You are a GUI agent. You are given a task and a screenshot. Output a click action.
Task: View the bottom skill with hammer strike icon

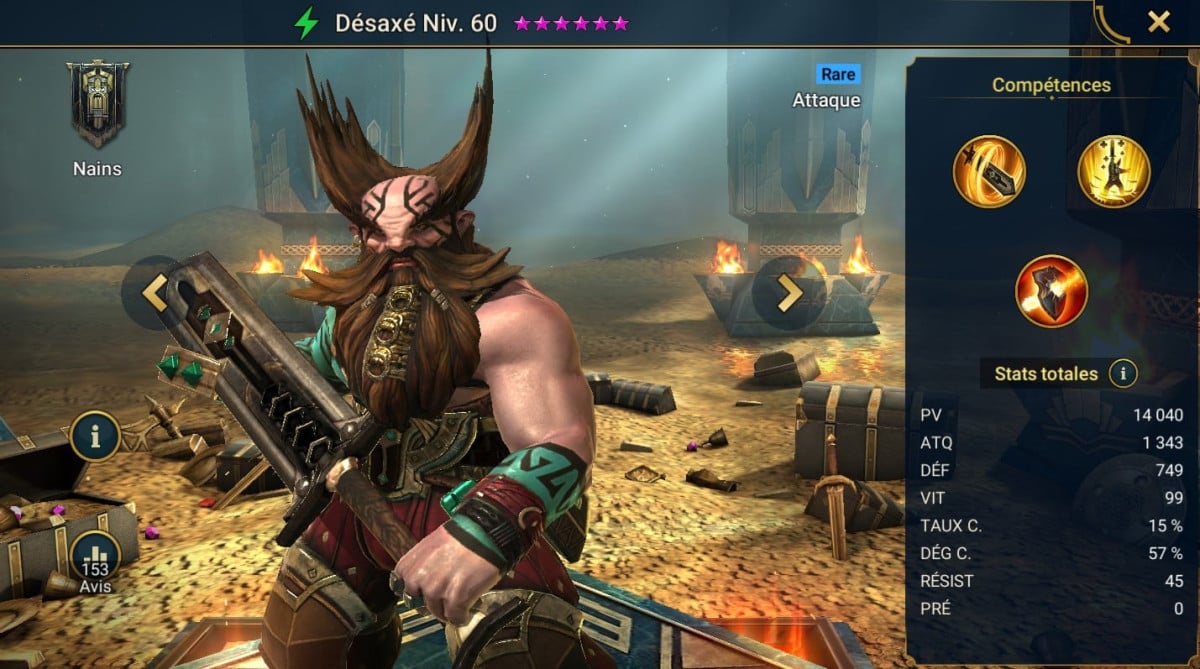(x=1051, y=291)
